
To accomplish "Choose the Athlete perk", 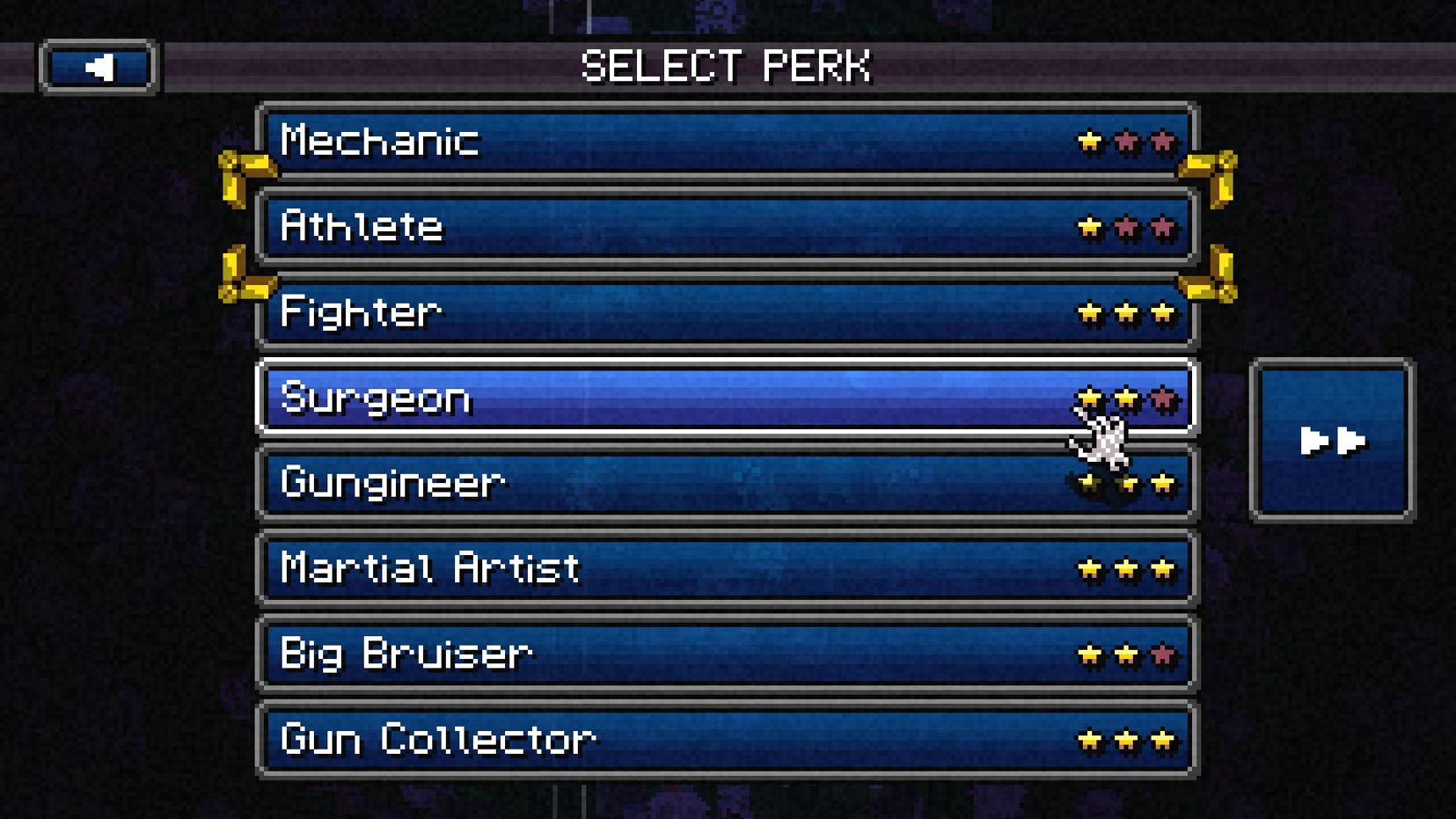I will 727,227.
